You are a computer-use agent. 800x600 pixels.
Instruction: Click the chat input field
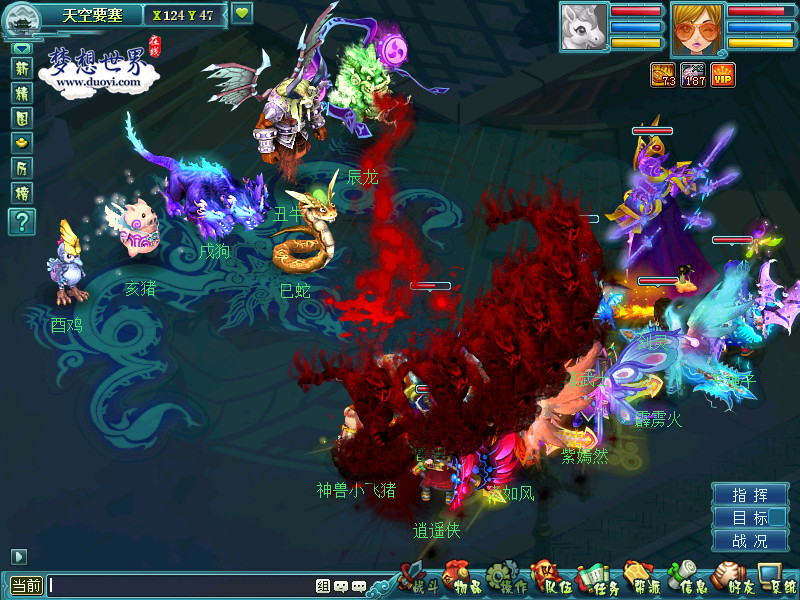180,586
